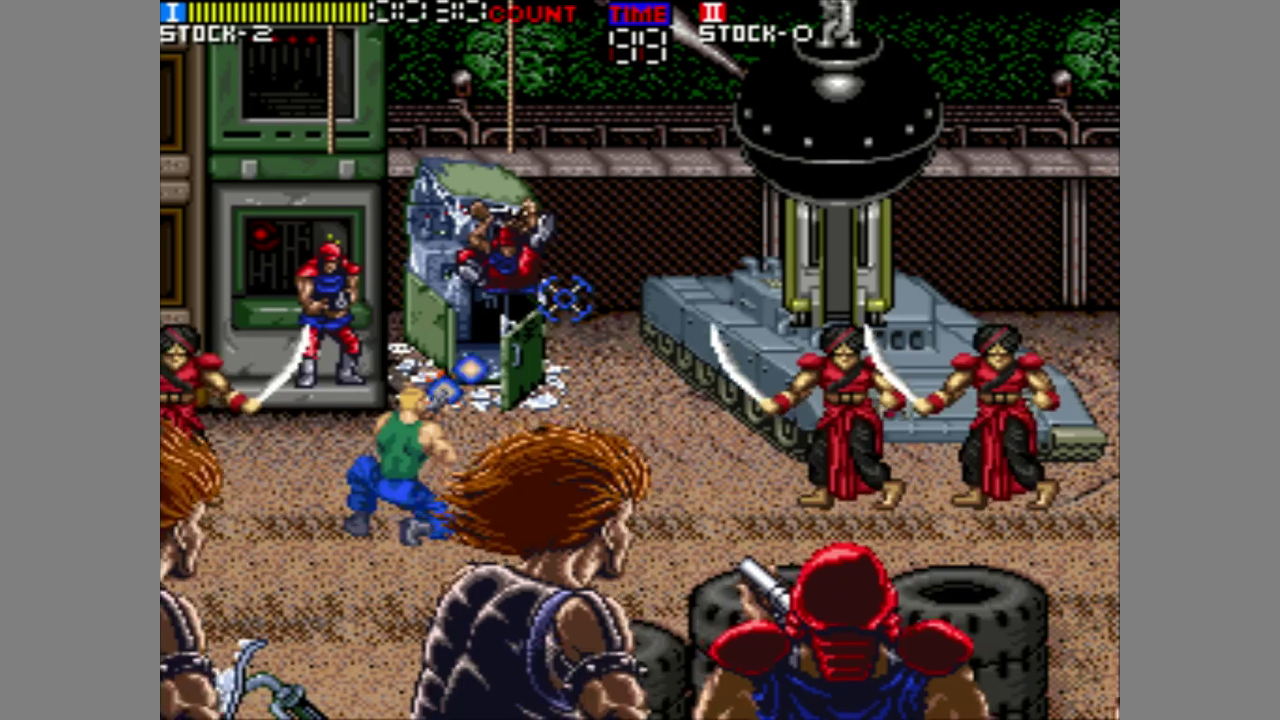Select the Player II badge icon
This screenshot has height=720, width=1280.
click(x=713, y=13)
